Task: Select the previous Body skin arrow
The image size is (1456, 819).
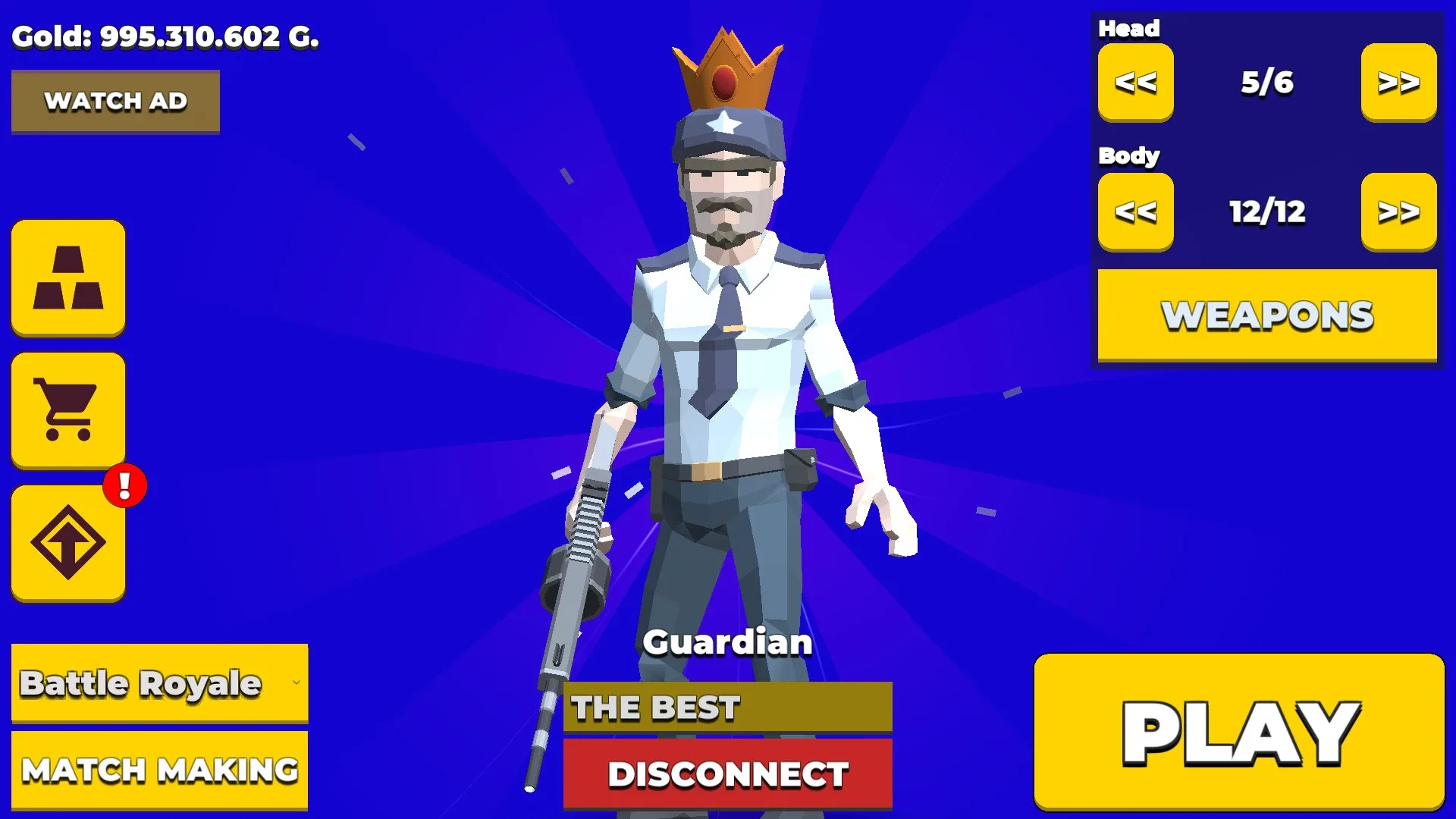Action: 1134,212
